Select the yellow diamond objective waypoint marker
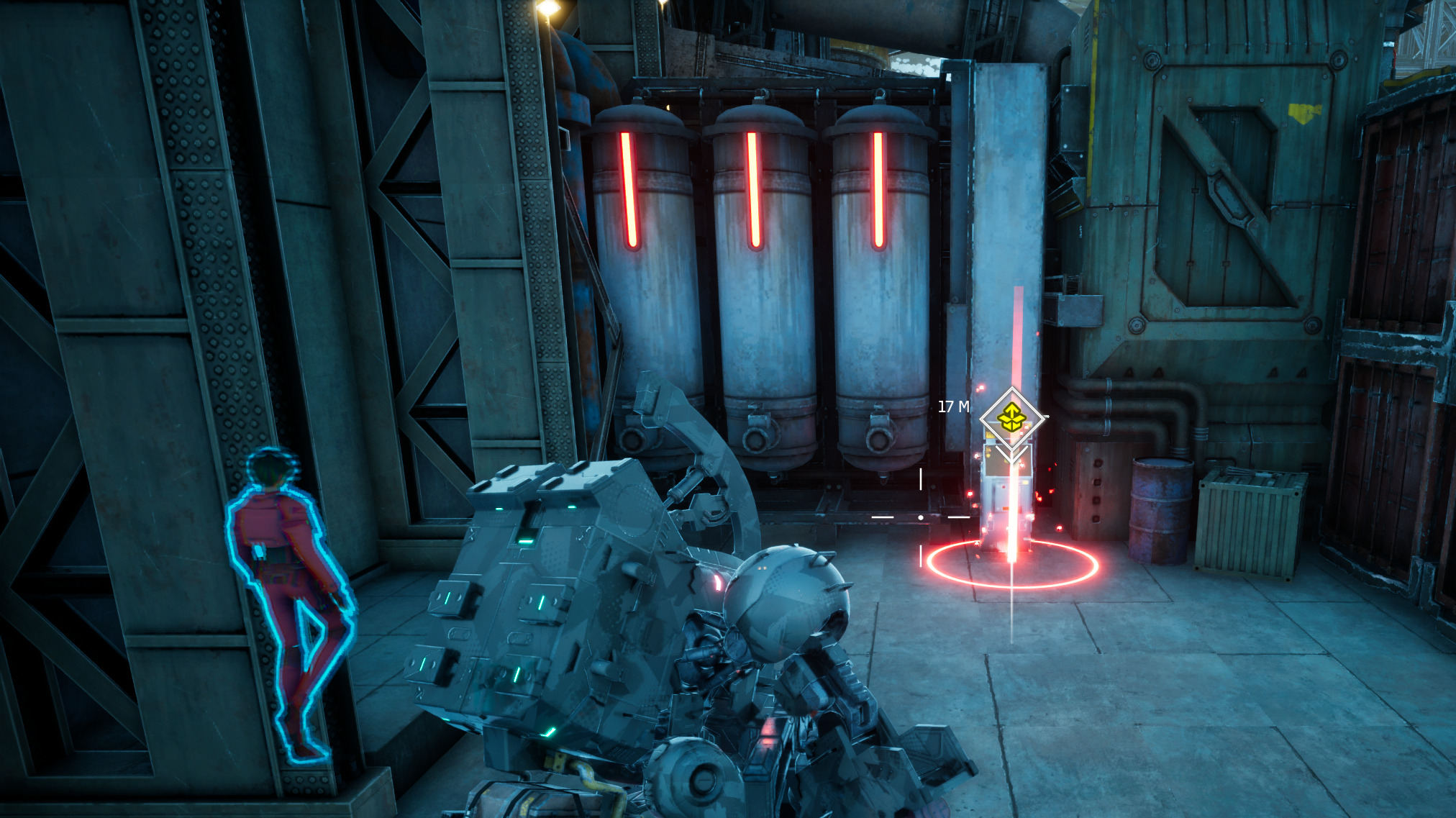The height and width of the screenshot is (818, 1456). [x=1011, y=417]
